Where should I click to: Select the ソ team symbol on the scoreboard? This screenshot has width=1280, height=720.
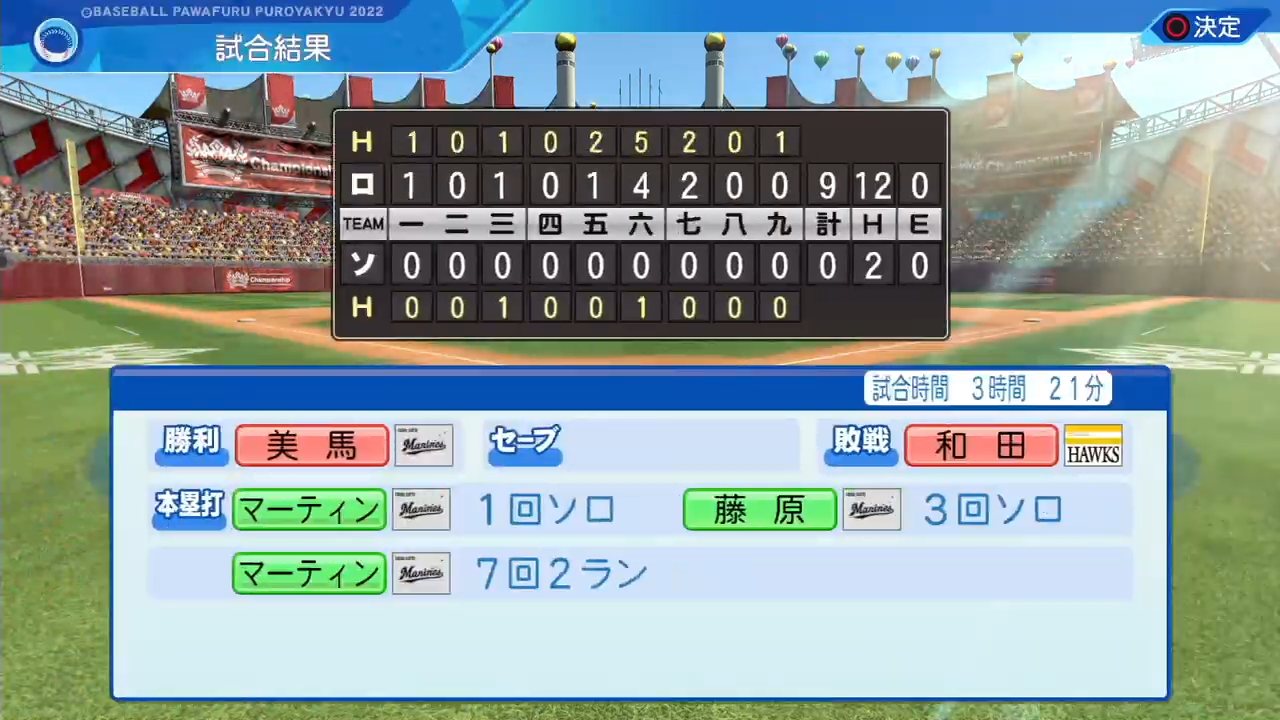coord(362,265)
